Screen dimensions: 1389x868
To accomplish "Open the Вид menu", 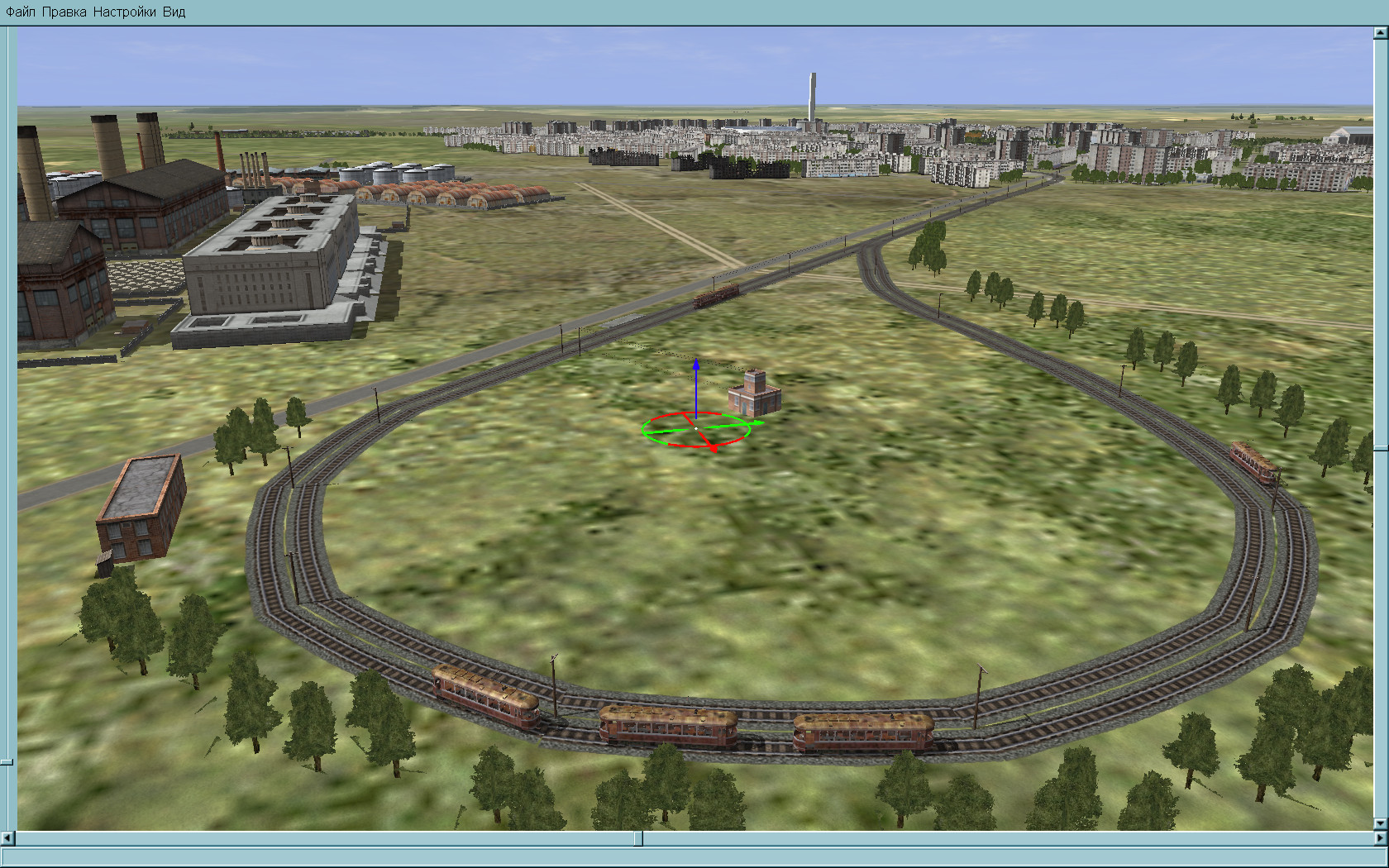I will click(x=174, y=12).
